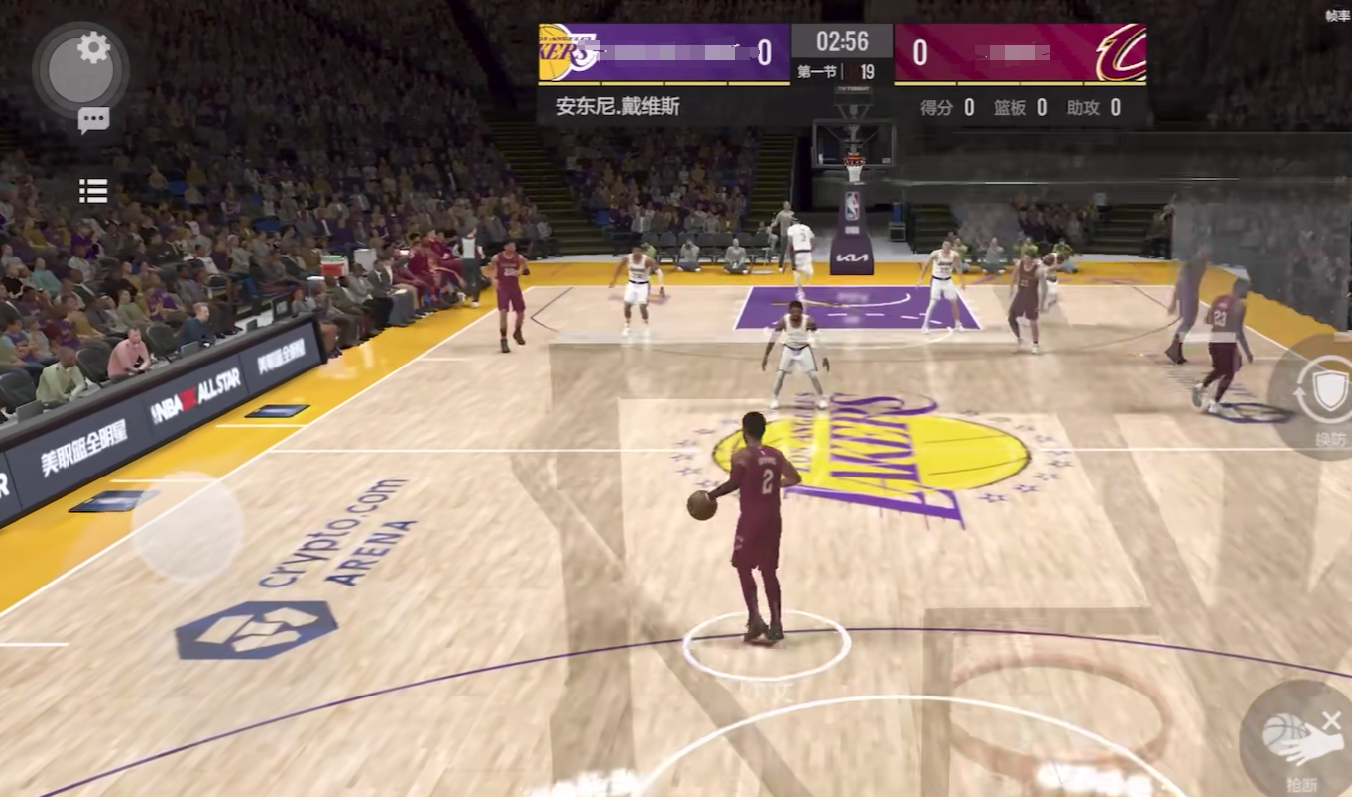Tap the virtual movement joystick
Viewport: 1352px width, 797px height.
[x=187, y=527]
